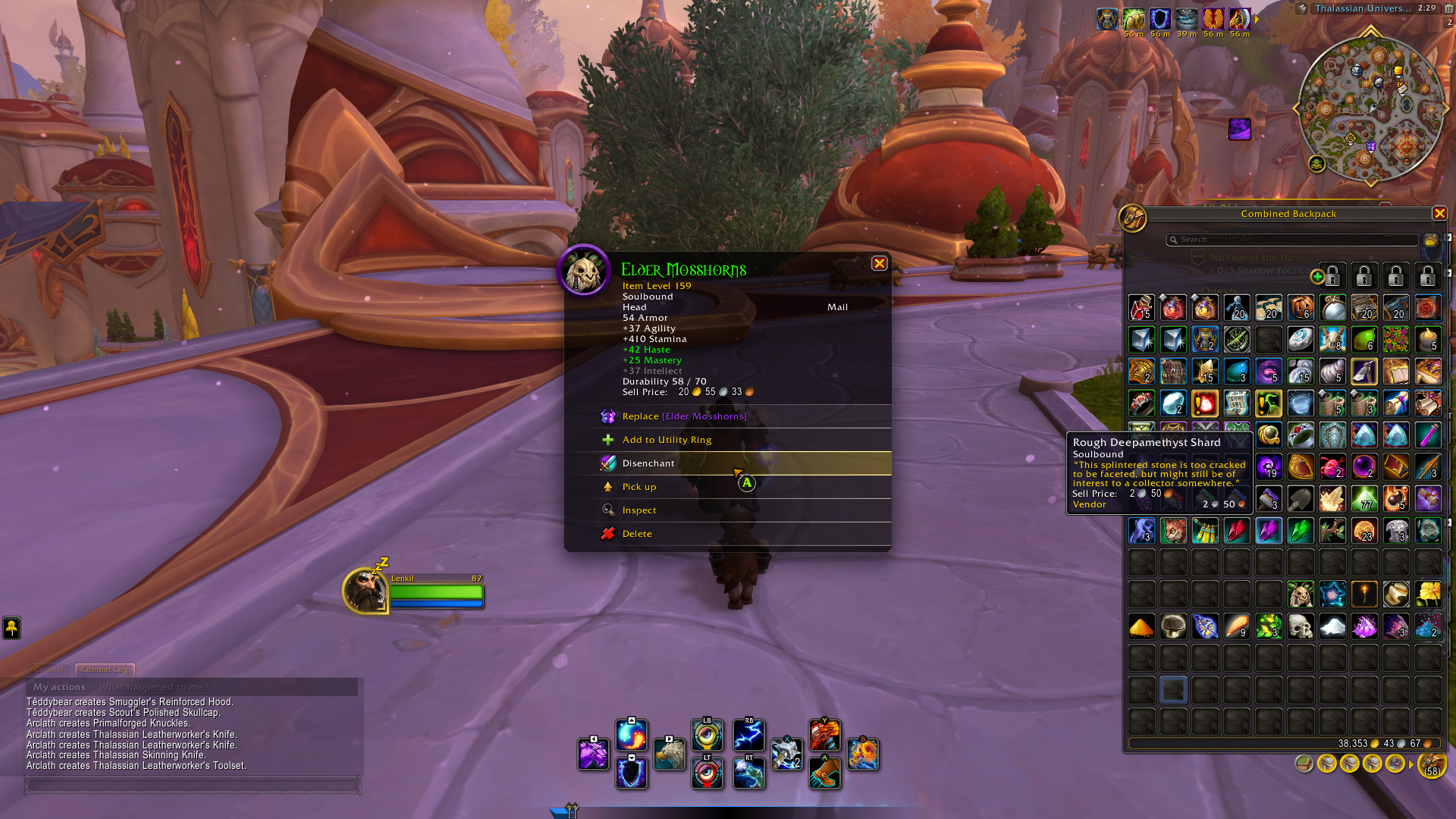Choose Inspect from the Elder Mosshorns menu
Screen dimensions: 1456x819
coord(641,510)
